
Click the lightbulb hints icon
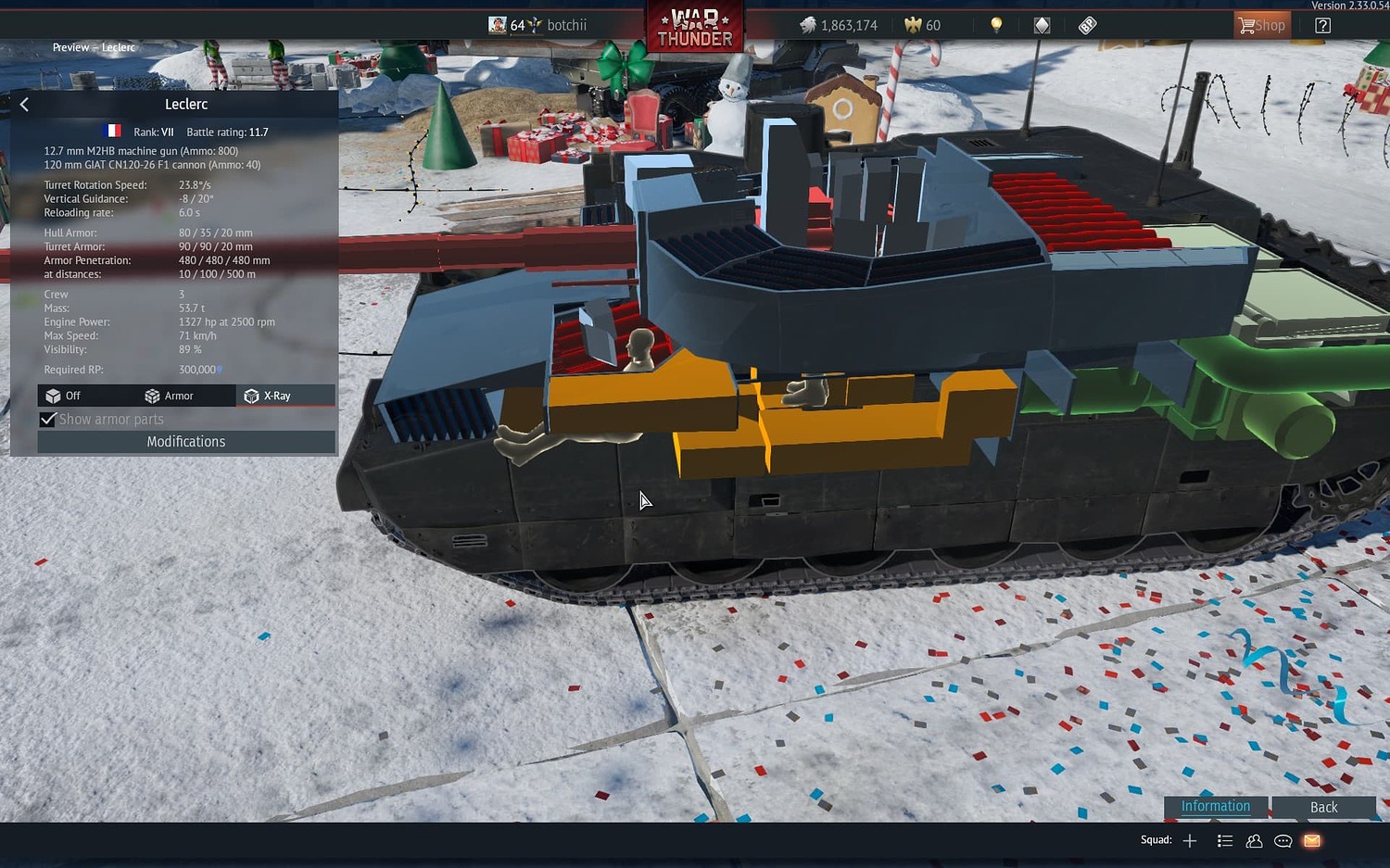point(994,25)
